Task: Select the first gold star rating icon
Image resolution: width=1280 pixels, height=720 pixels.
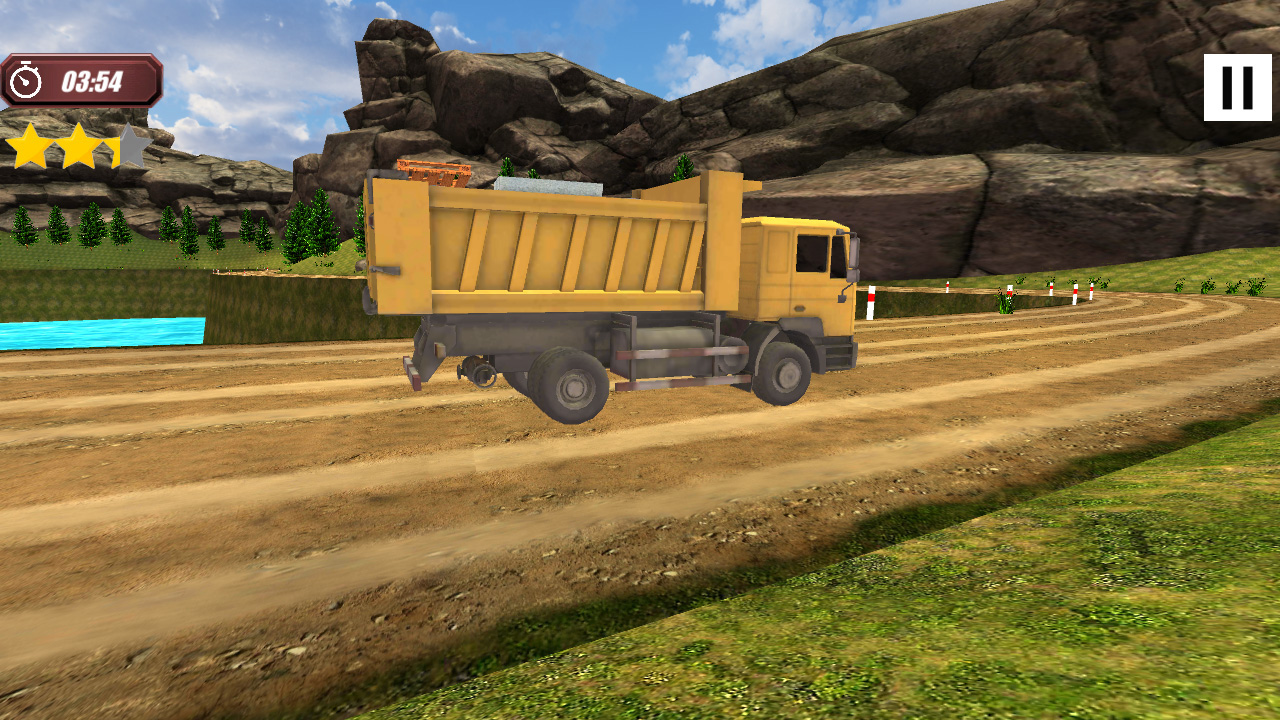Action: [28, 143]
